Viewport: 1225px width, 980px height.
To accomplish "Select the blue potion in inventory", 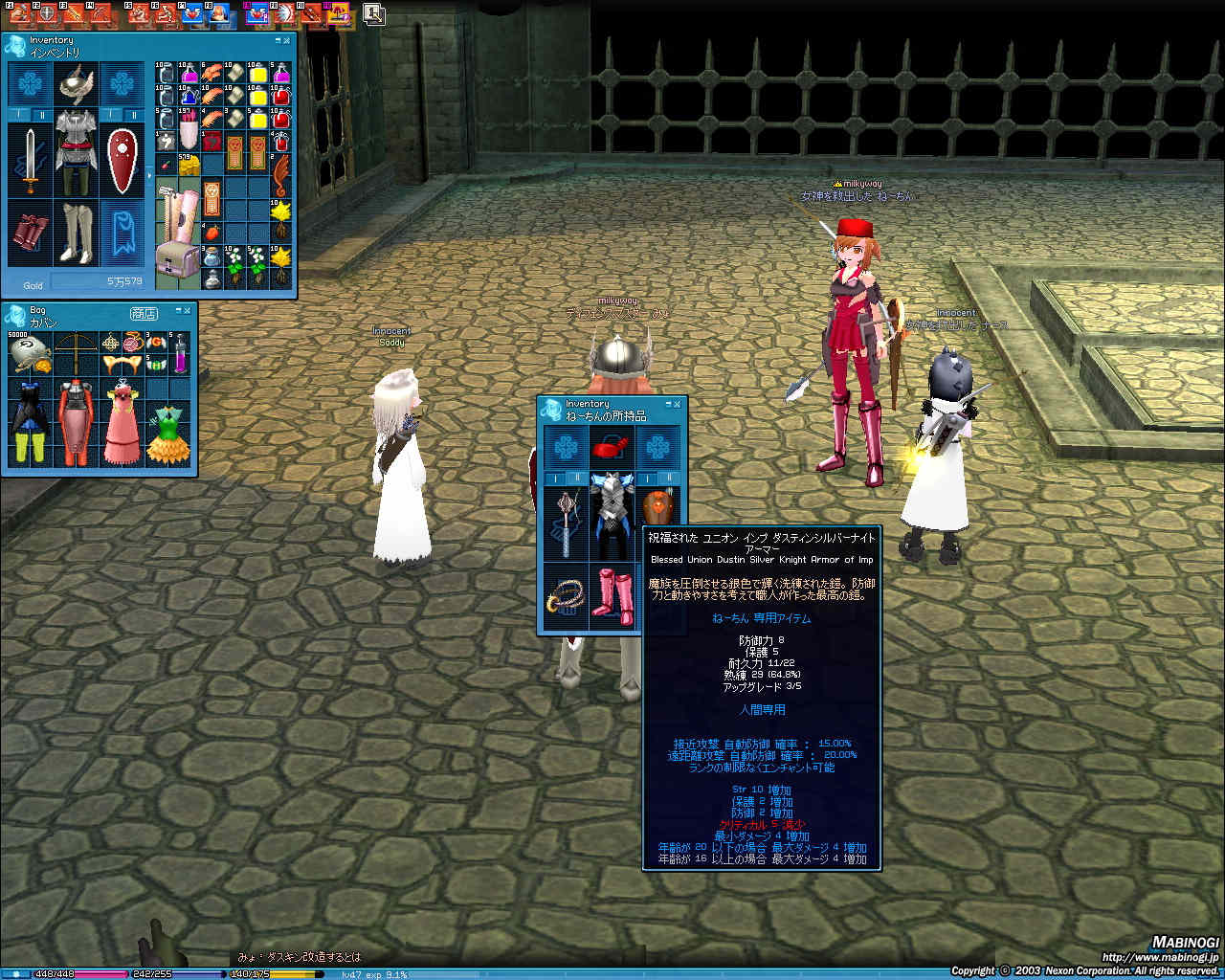I will tap(189, 96).
